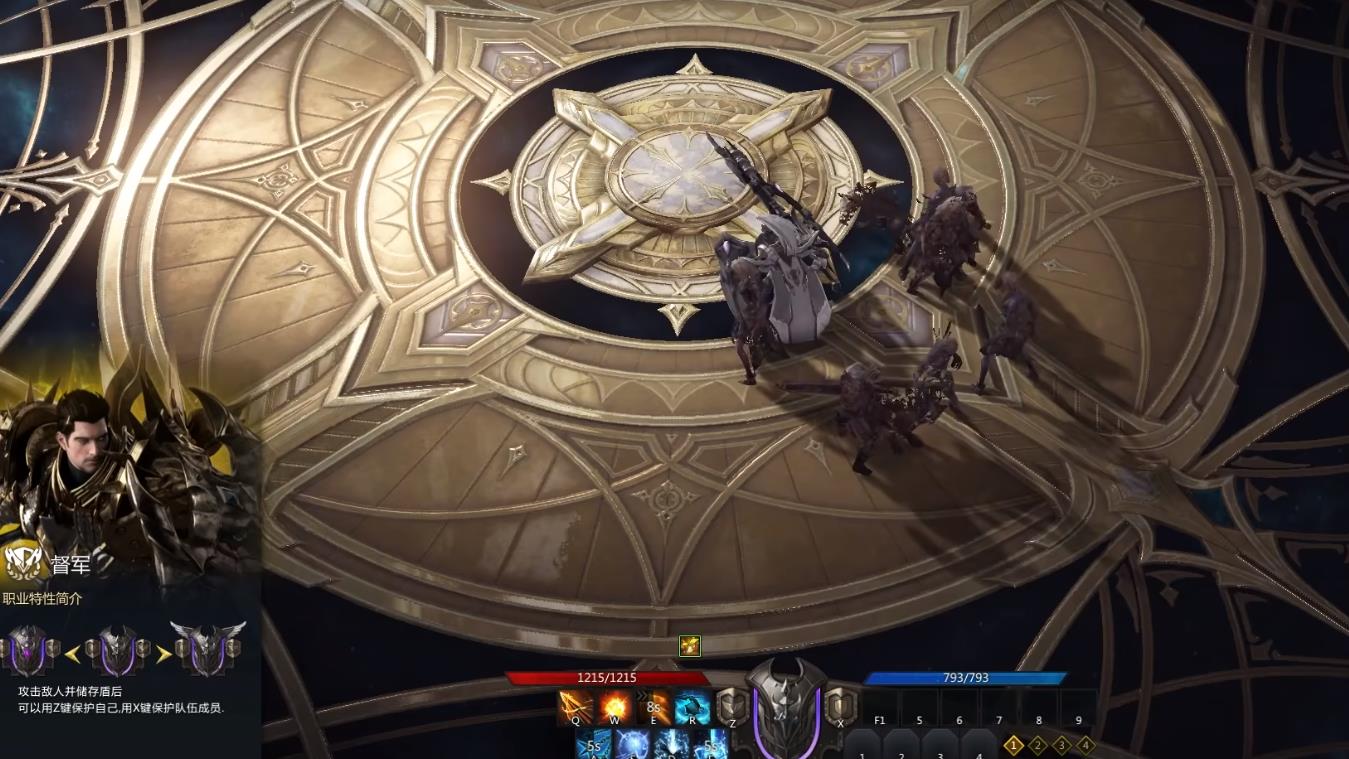Use the W fiery explosion skill
Image resolution: width=1349 pixels, height=759 pixels.
614,707
